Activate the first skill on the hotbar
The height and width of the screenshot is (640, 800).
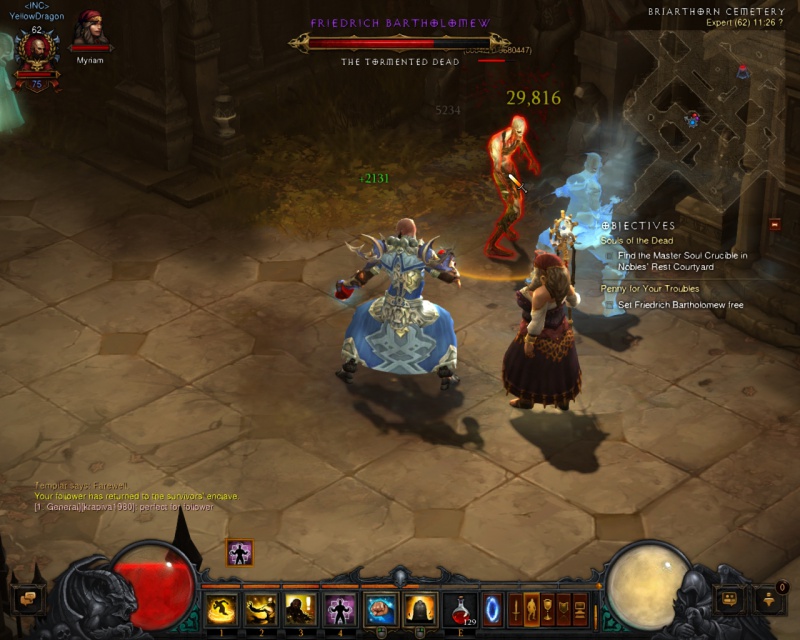point(221,608)
